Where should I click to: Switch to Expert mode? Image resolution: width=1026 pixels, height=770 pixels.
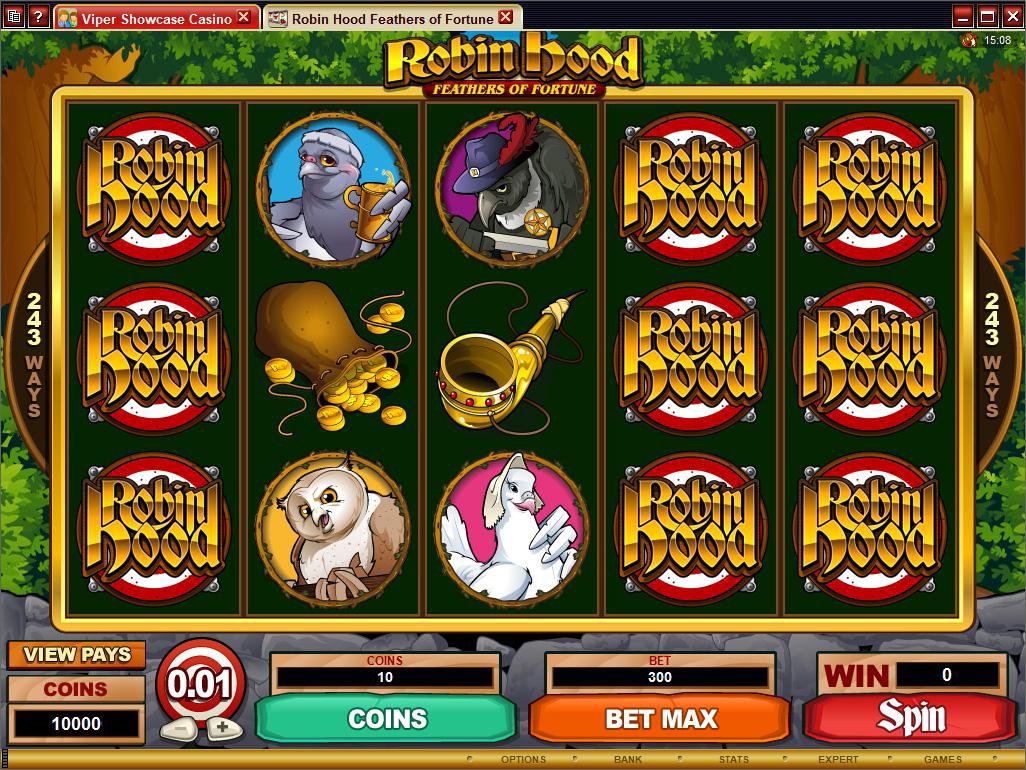838,760
